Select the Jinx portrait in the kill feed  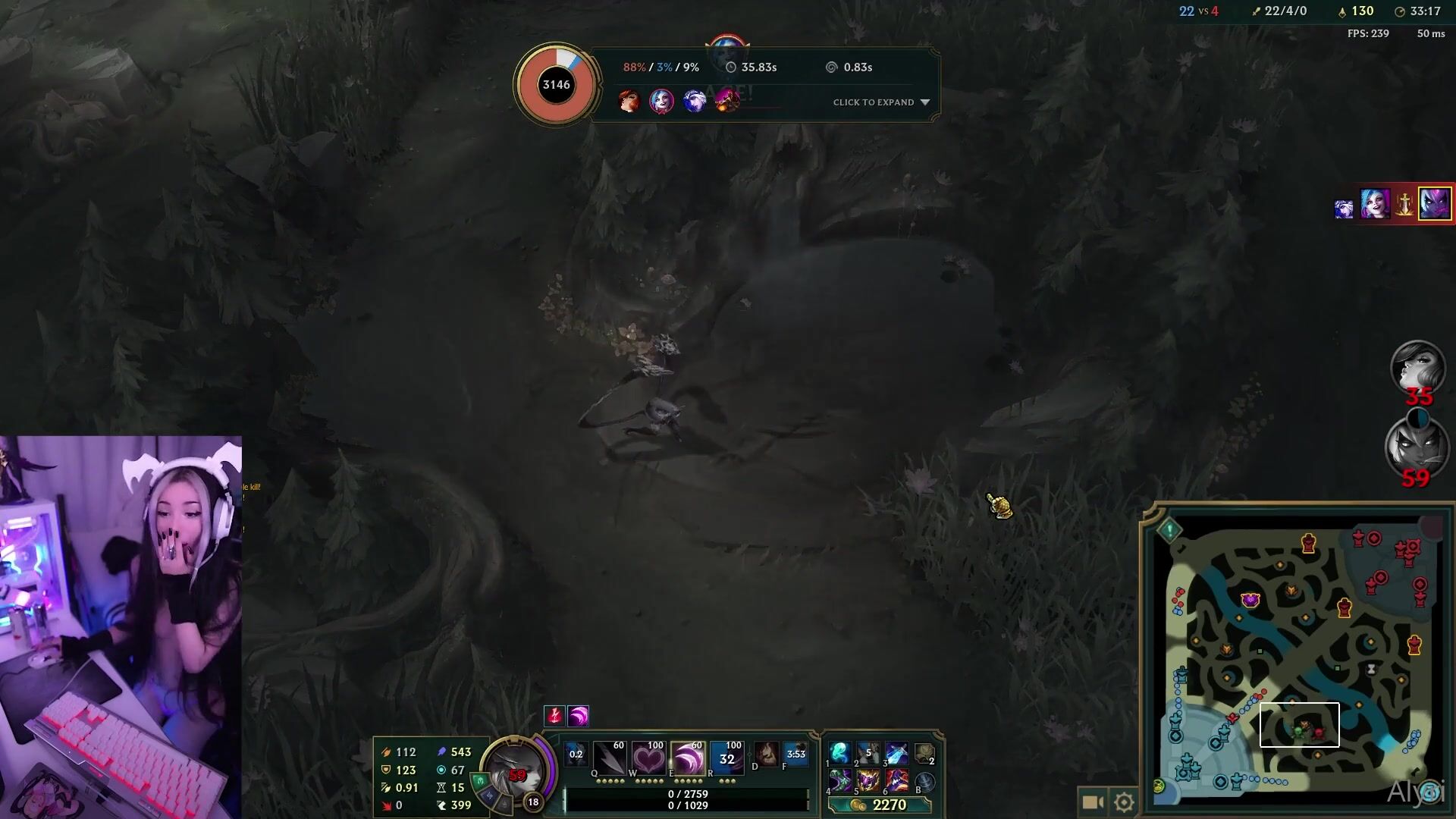(x=1375, y=204)
